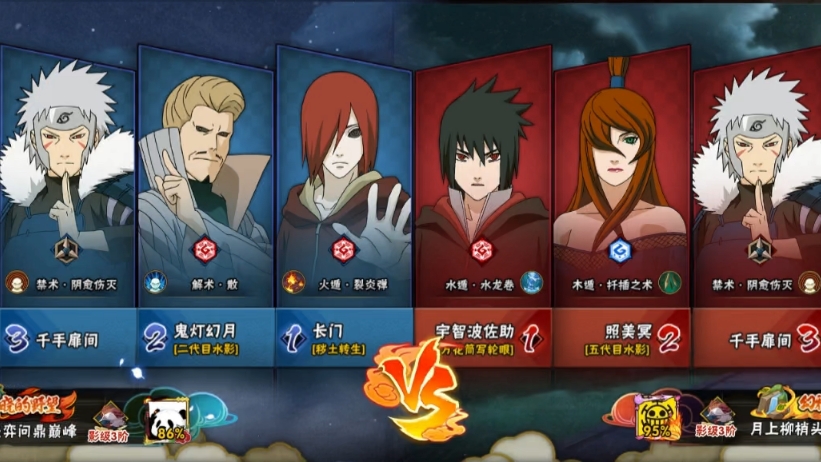Viewport: 821px width, 462px height.
Task: Inspect the 水遁·水龙卷 skill icon
Action: [x=531, y=283]
